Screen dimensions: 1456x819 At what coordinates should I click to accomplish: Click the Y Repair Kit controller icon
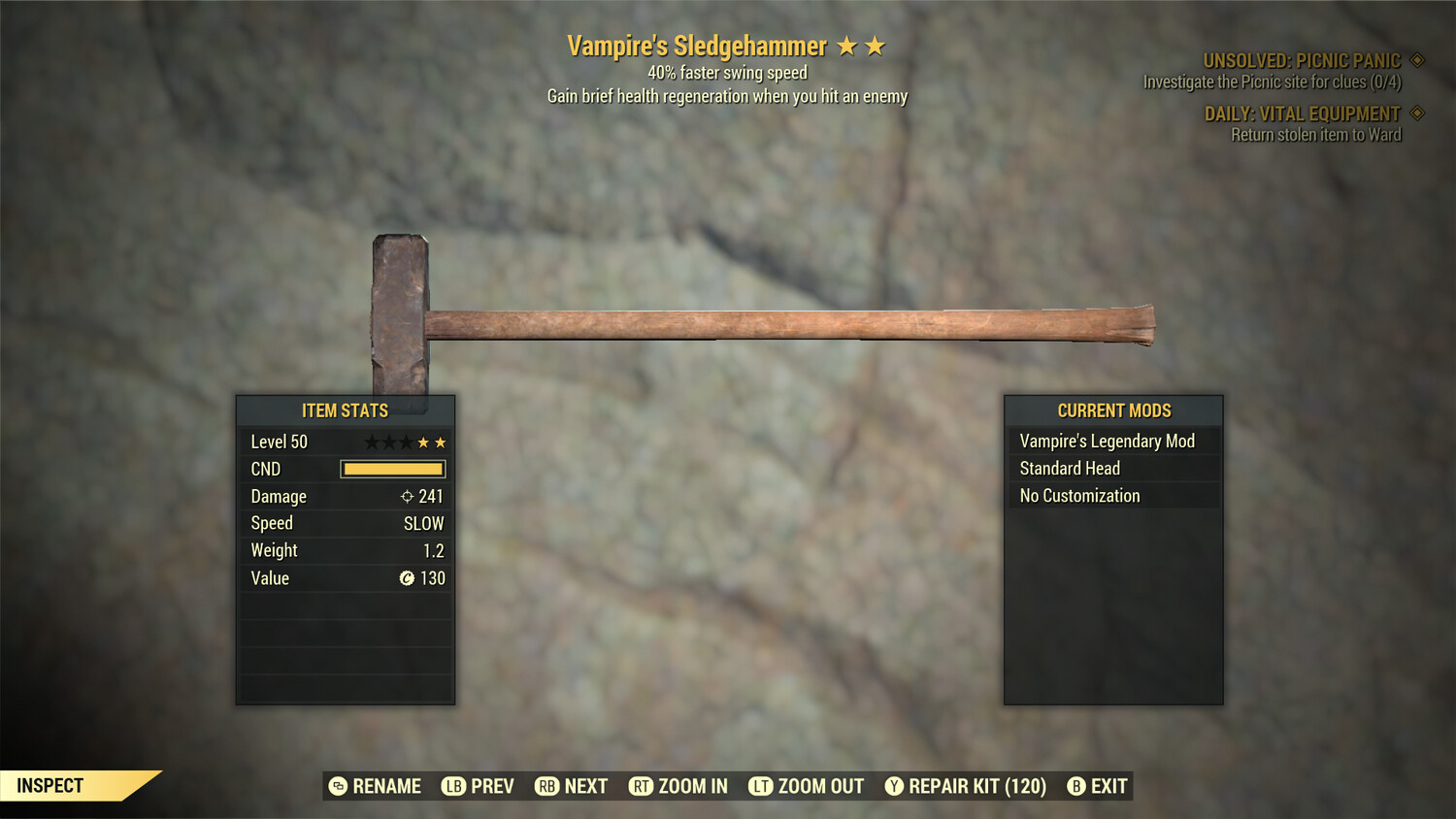tap(895, 786)
